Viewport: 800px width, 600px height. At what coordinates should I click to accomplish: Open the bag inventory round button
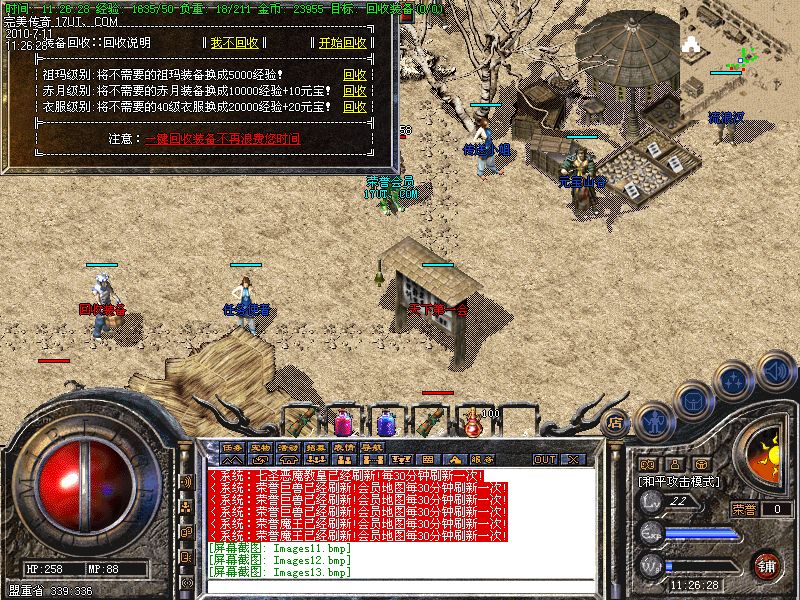pyautogui.click(x=692, y=399)
